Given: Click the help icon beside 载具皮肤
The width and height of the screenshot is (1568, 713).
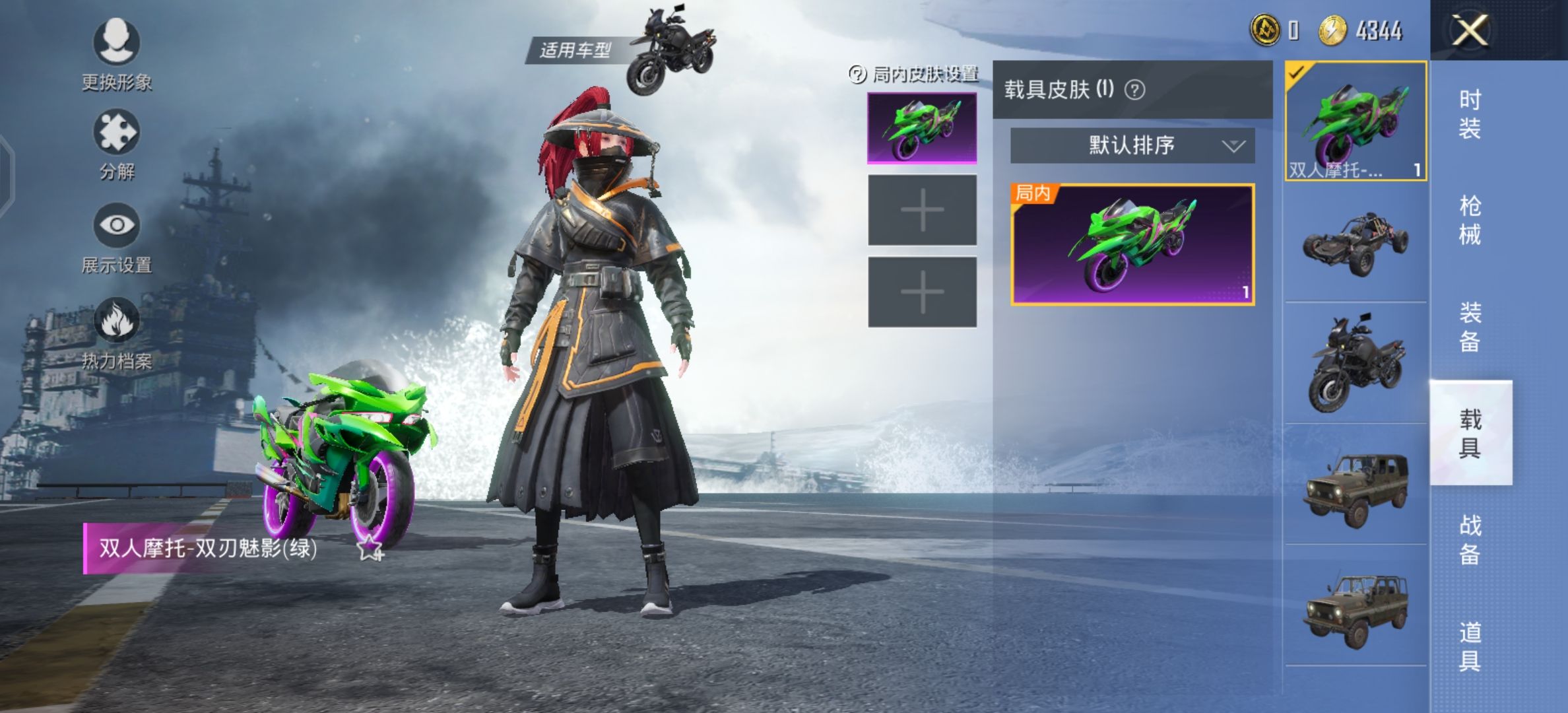Looking at the screenshot, I should click(1134, 90).
